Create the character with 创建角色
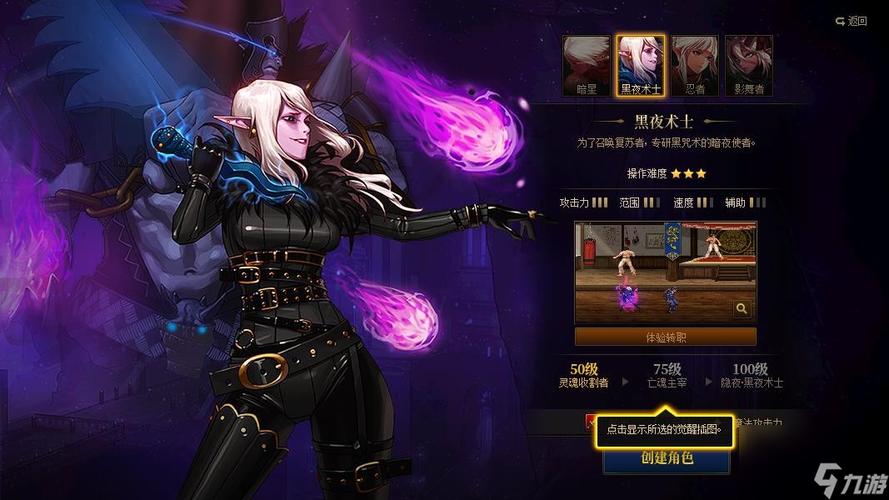Screen dimensions: 889x500 coord(666,459)
